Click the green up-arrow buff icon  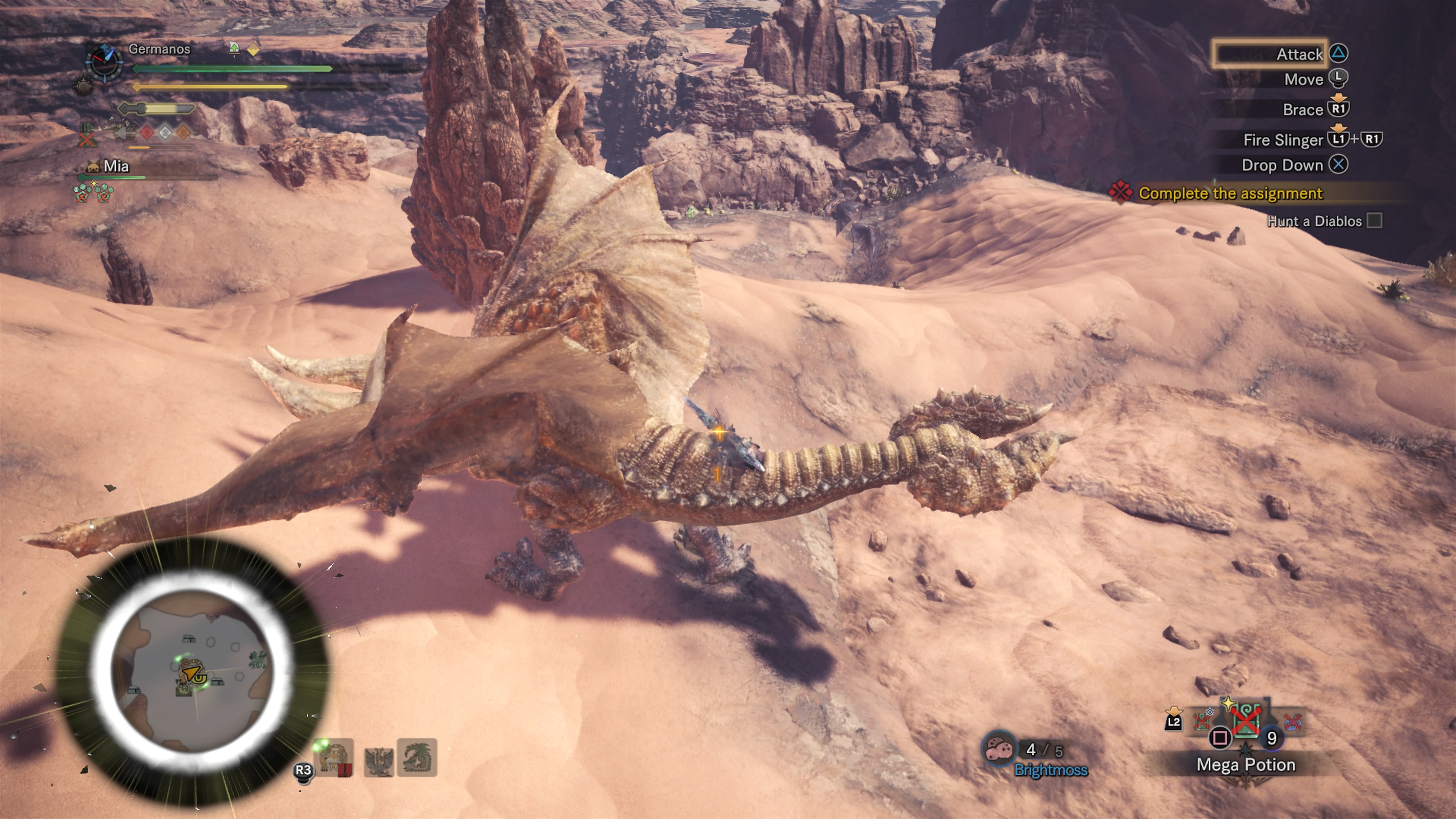point(234,48)
